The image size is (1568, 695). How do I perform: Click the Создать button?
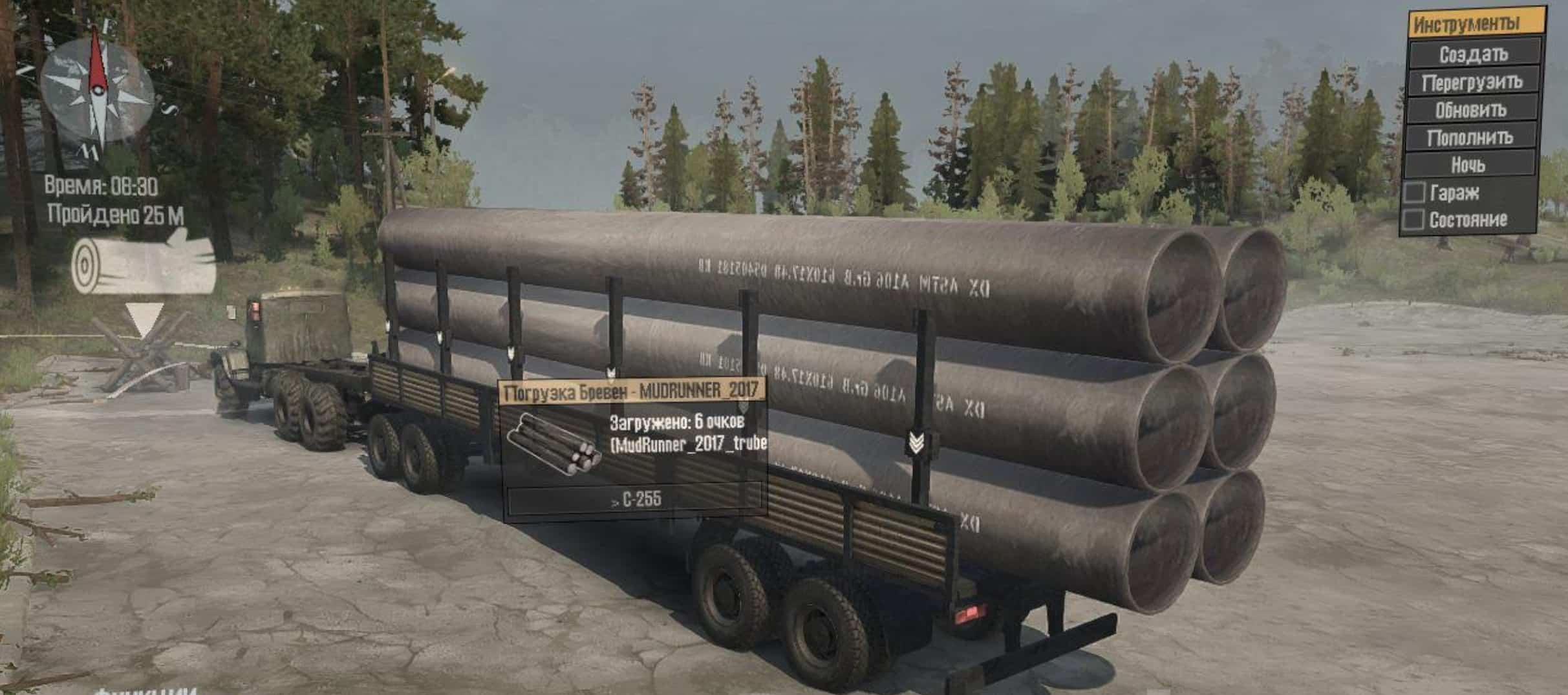click(x=1472, y=54)
